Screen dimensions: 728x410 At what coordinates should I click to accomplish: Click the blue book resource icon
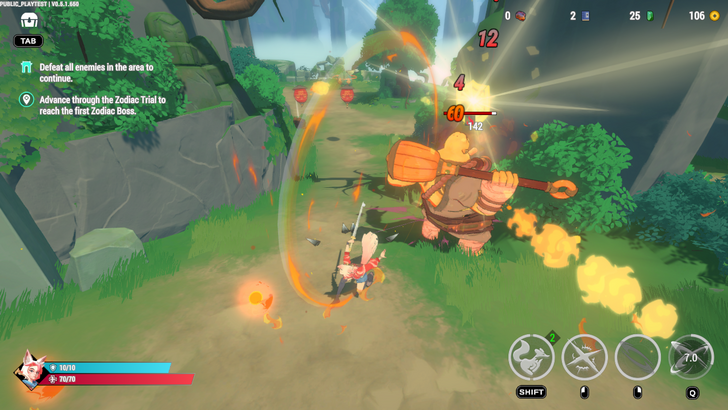[x=585, y=16]
